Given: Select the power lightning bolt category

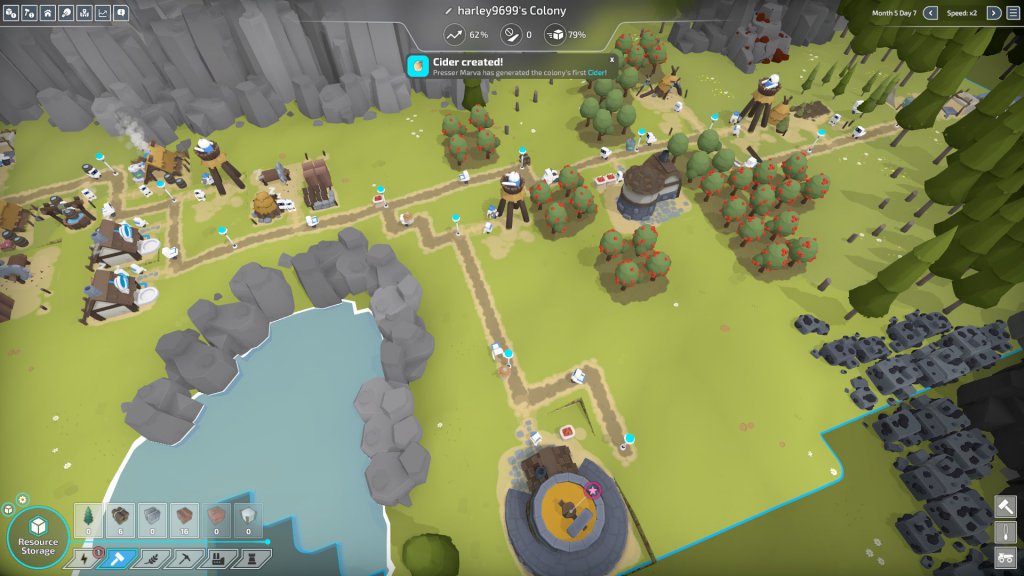Looking at the screenshot, I should pos(84,559).
